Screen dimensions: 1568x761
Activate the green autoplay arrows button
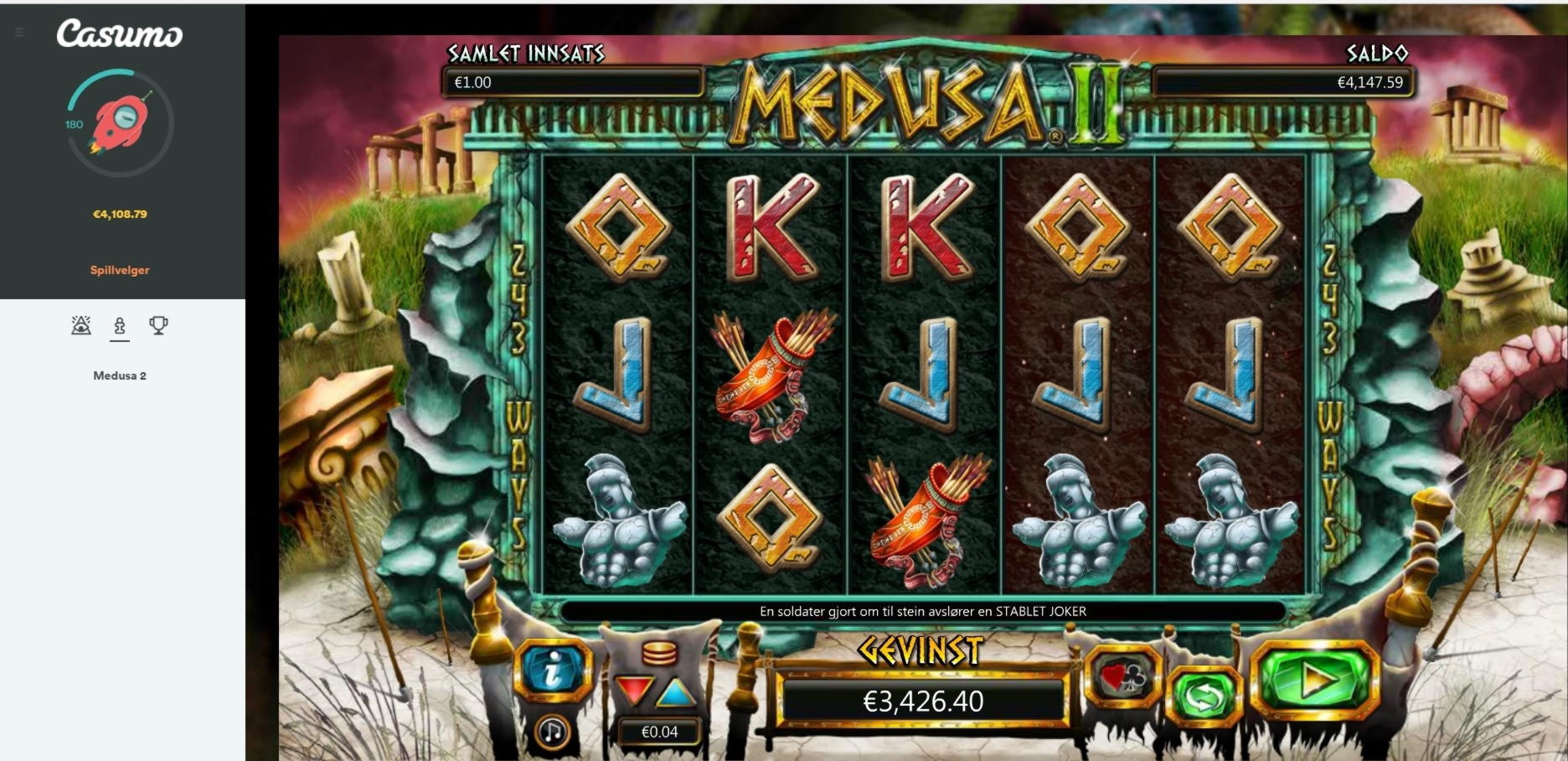(1203, 696)
